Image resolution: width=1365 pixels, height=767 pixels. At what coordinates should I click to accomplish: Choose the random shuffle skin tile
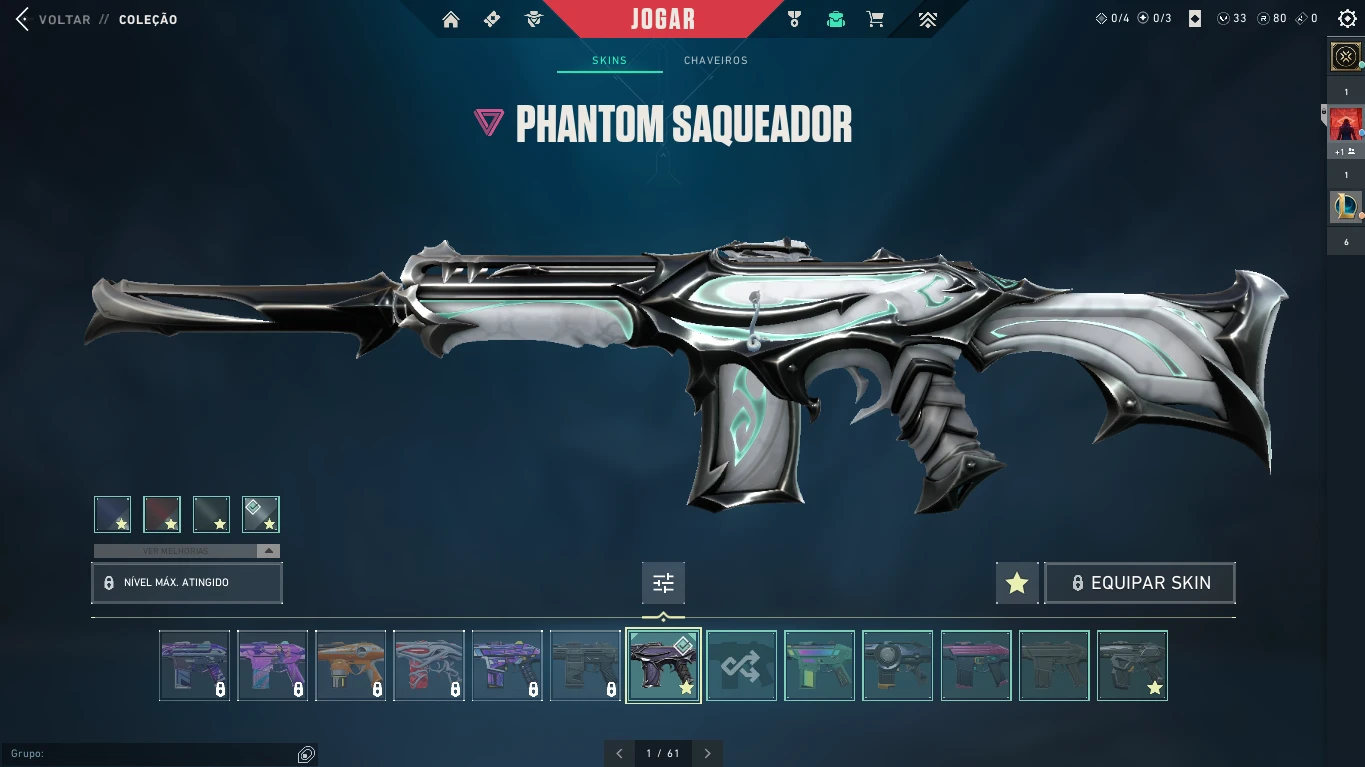pyautogui.click(x=741, y=665)
